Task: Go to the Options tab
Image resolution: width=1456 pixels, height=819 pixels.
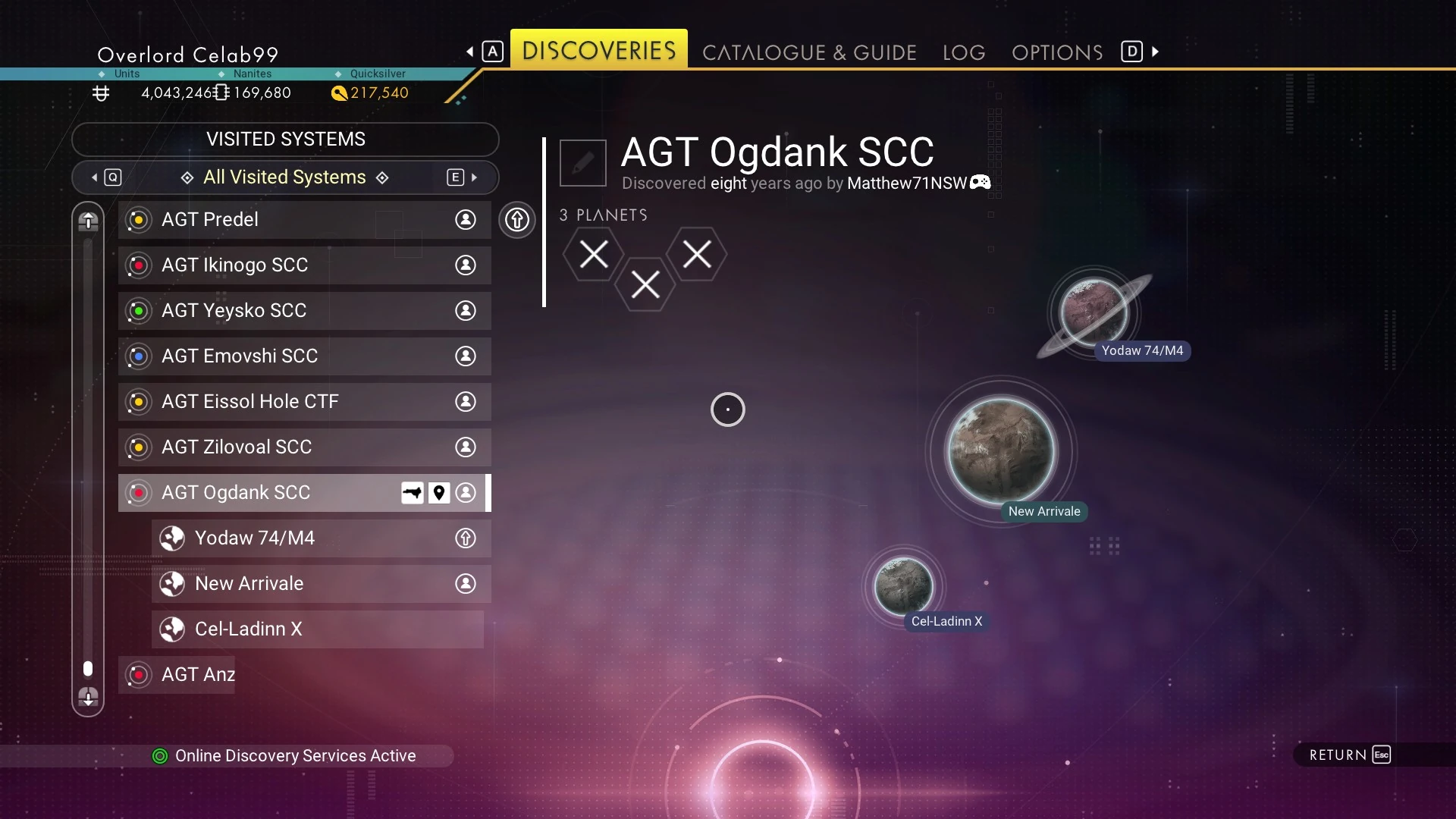Action: [x=1056, y=52]
